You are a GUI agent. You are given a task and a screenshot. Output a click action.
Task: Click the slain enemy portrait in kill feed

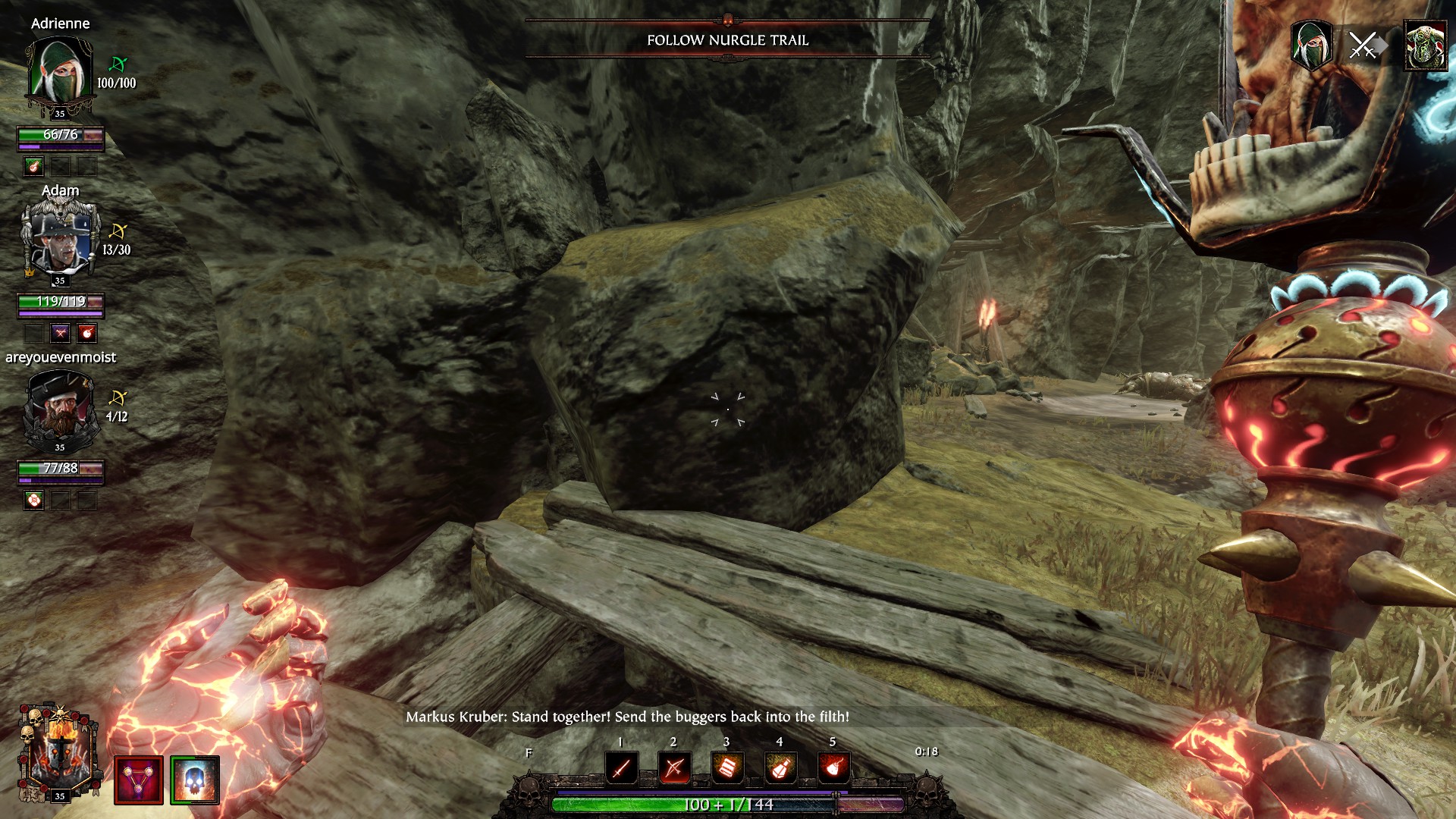pos(1426,45)
